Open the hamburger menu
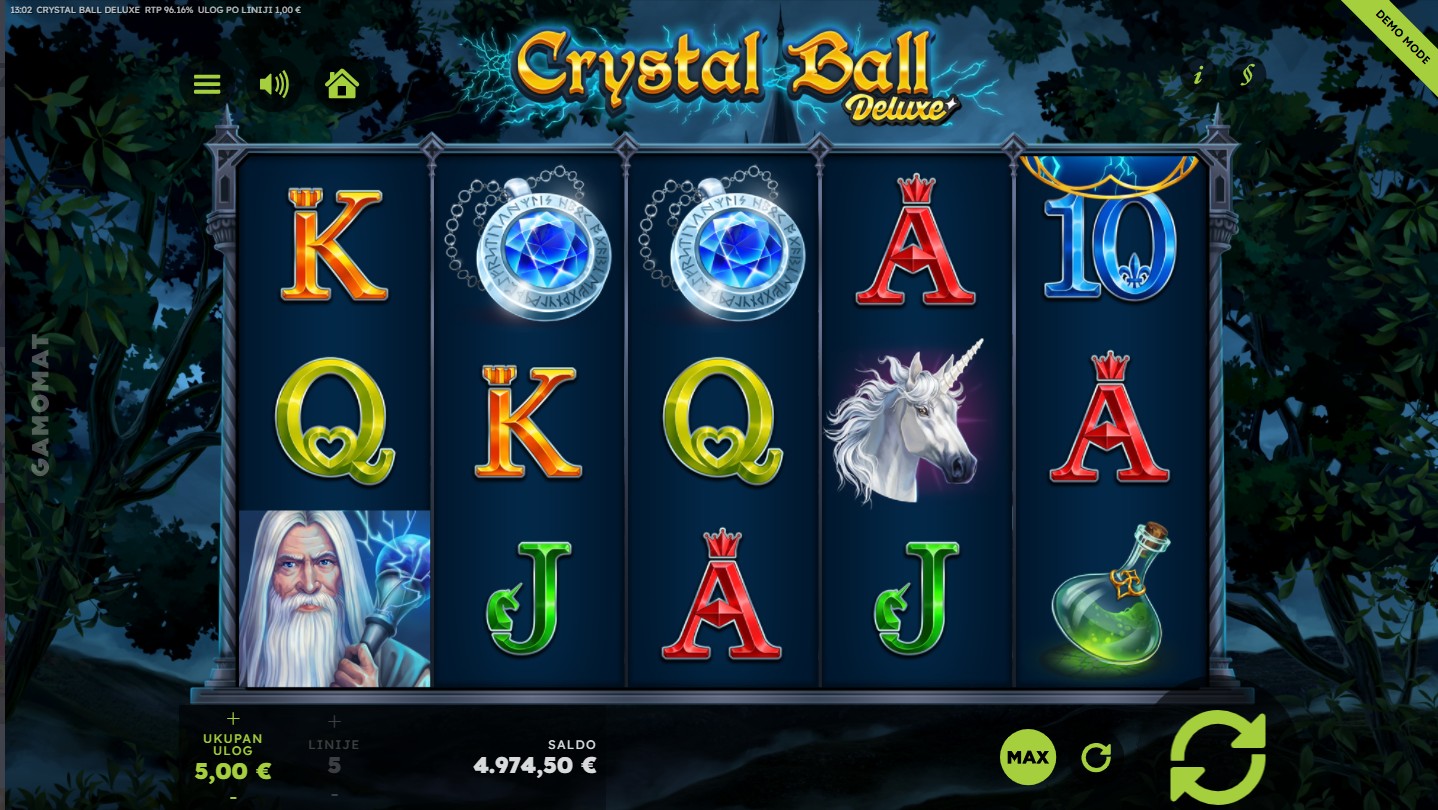The image size is (1438, 810). [x=207, y=84]
